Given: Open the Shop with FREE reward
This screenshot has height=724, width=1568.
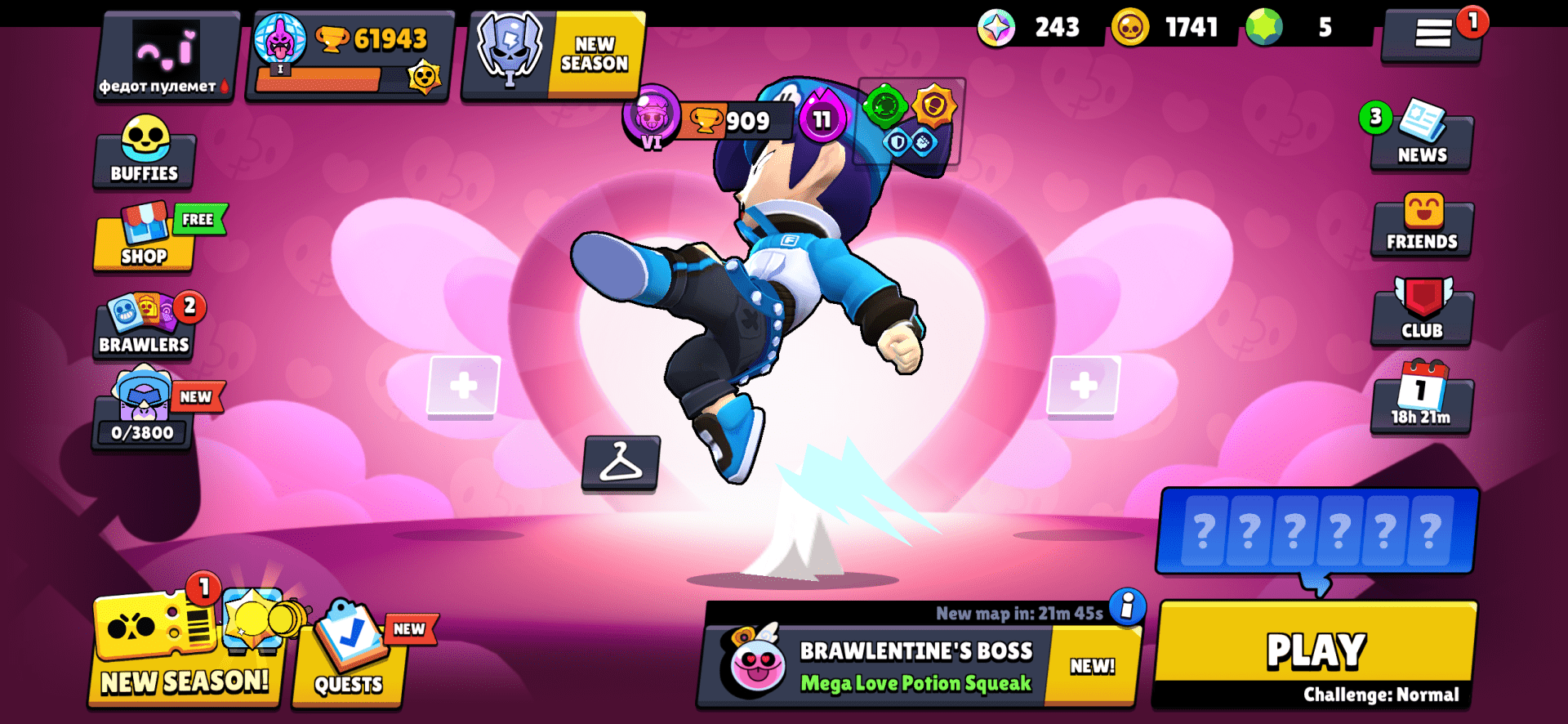Looking at the screenshot, I should [144, 245].
